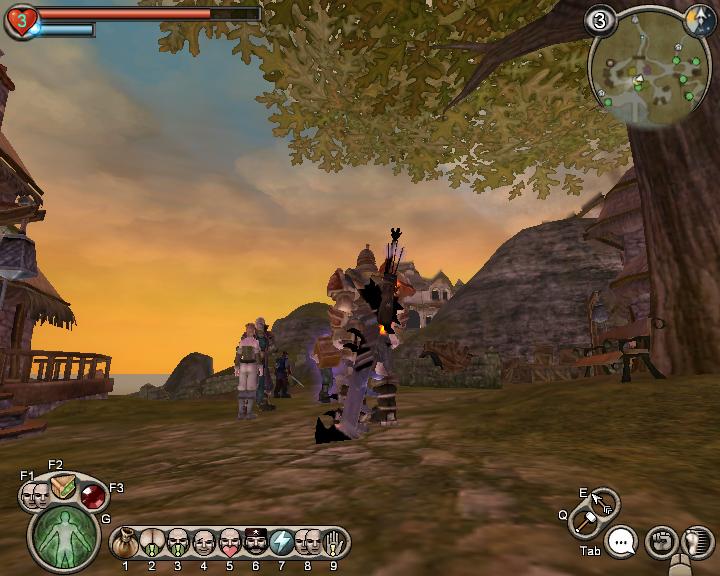The width and height of the screenshot is (720, 576).
Task: Use the fart expression in slot 2
Action: pos(152,544)
